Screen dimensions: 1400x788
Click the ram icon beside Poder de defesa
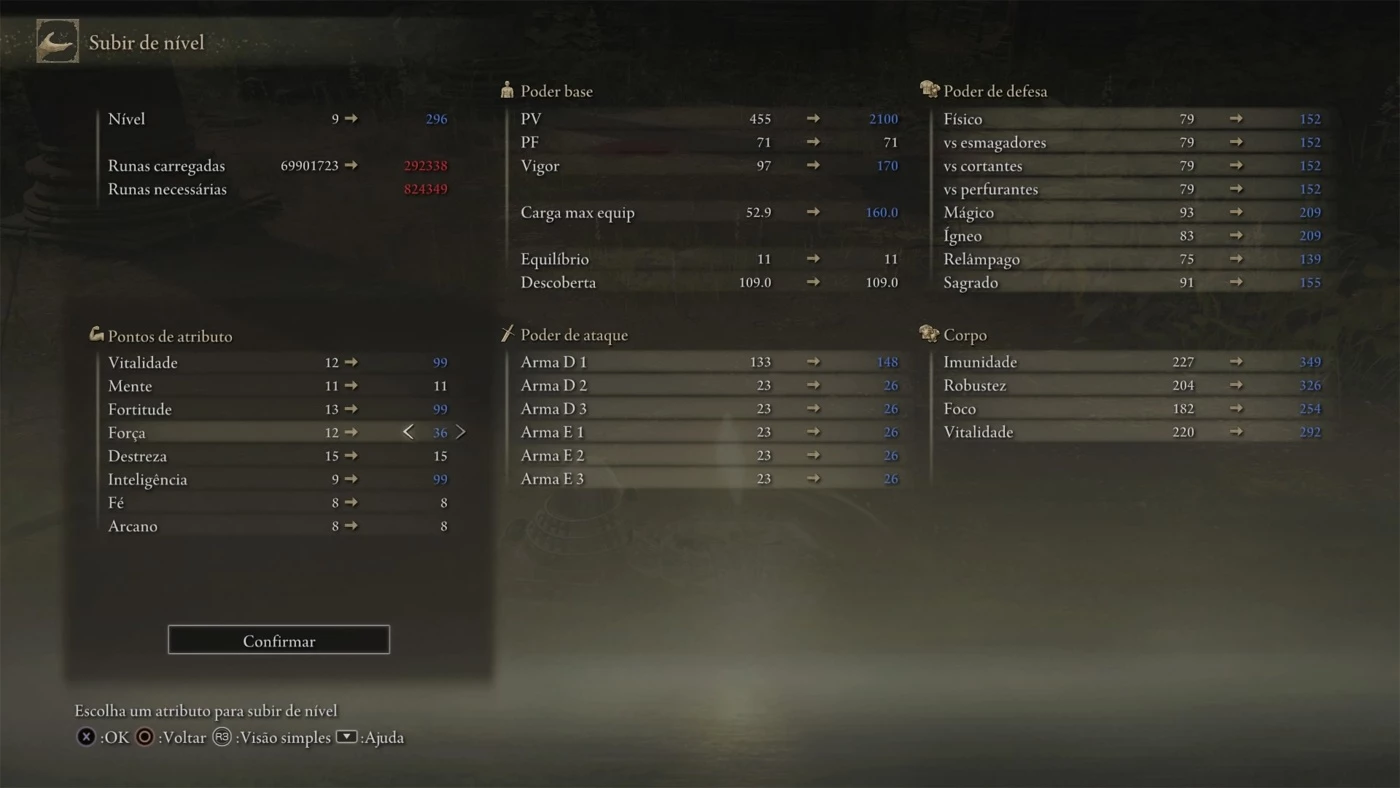tap(928, 89)
